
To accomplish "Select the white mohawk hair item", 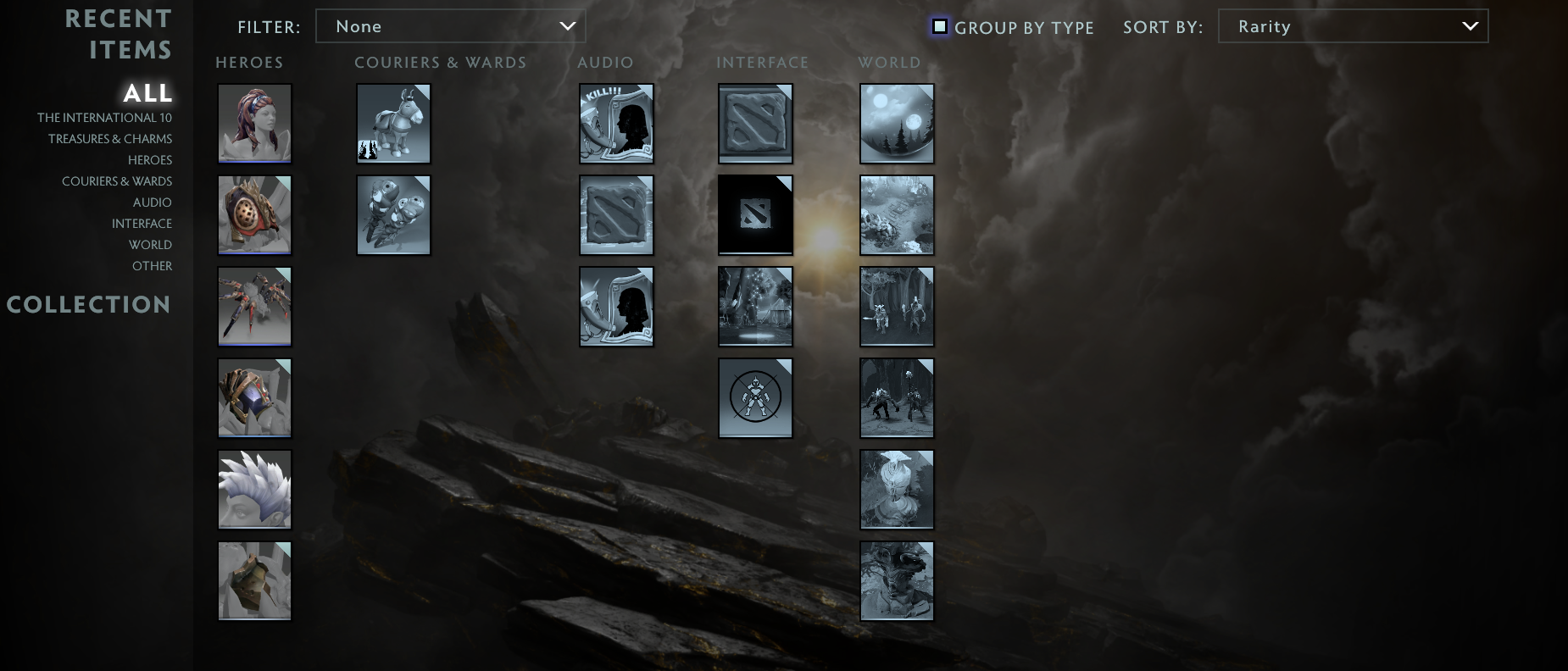I will tap(254, 489).
